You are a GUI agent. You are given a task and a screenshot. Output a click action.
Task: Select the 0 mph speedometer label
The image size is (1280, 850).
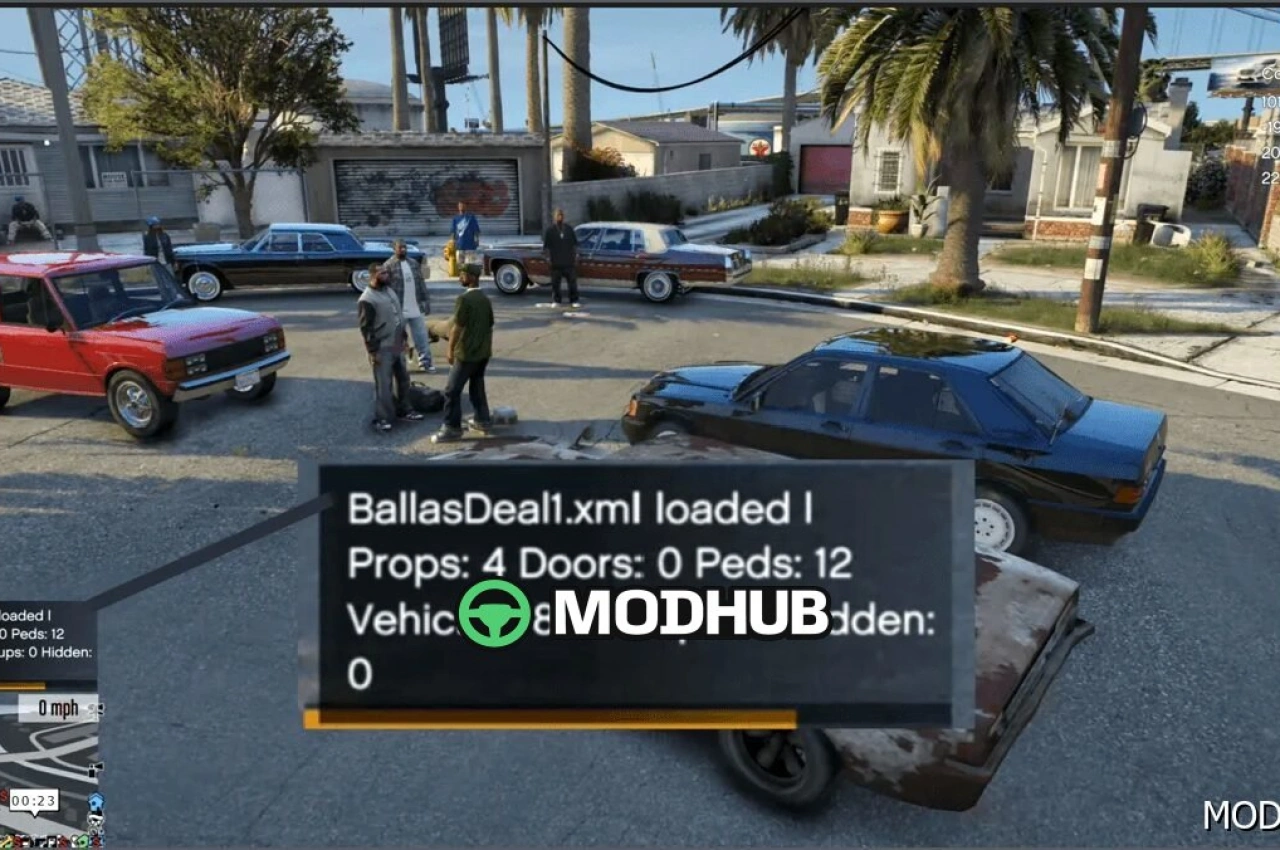pyautogui.click(x=55, y=707)
